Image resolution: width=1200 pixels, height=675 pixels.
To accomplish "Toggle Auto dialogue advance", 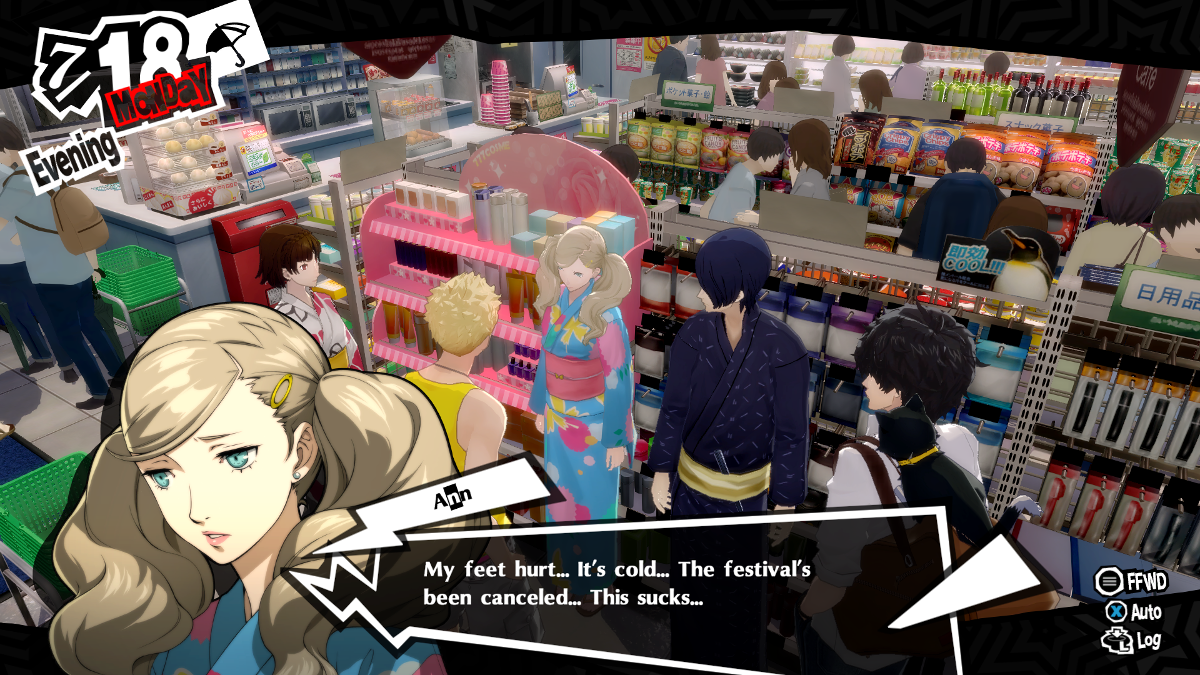I will tap(1133, 611).
